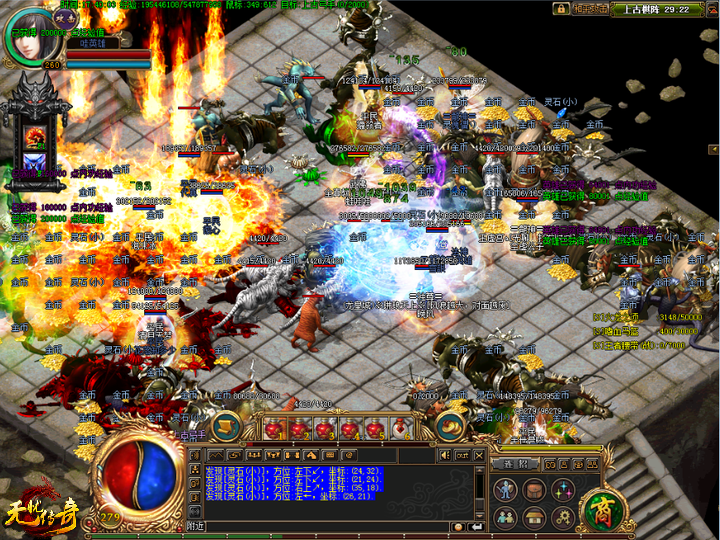
Task: Open the character figure menu icon
Action: 506,490
